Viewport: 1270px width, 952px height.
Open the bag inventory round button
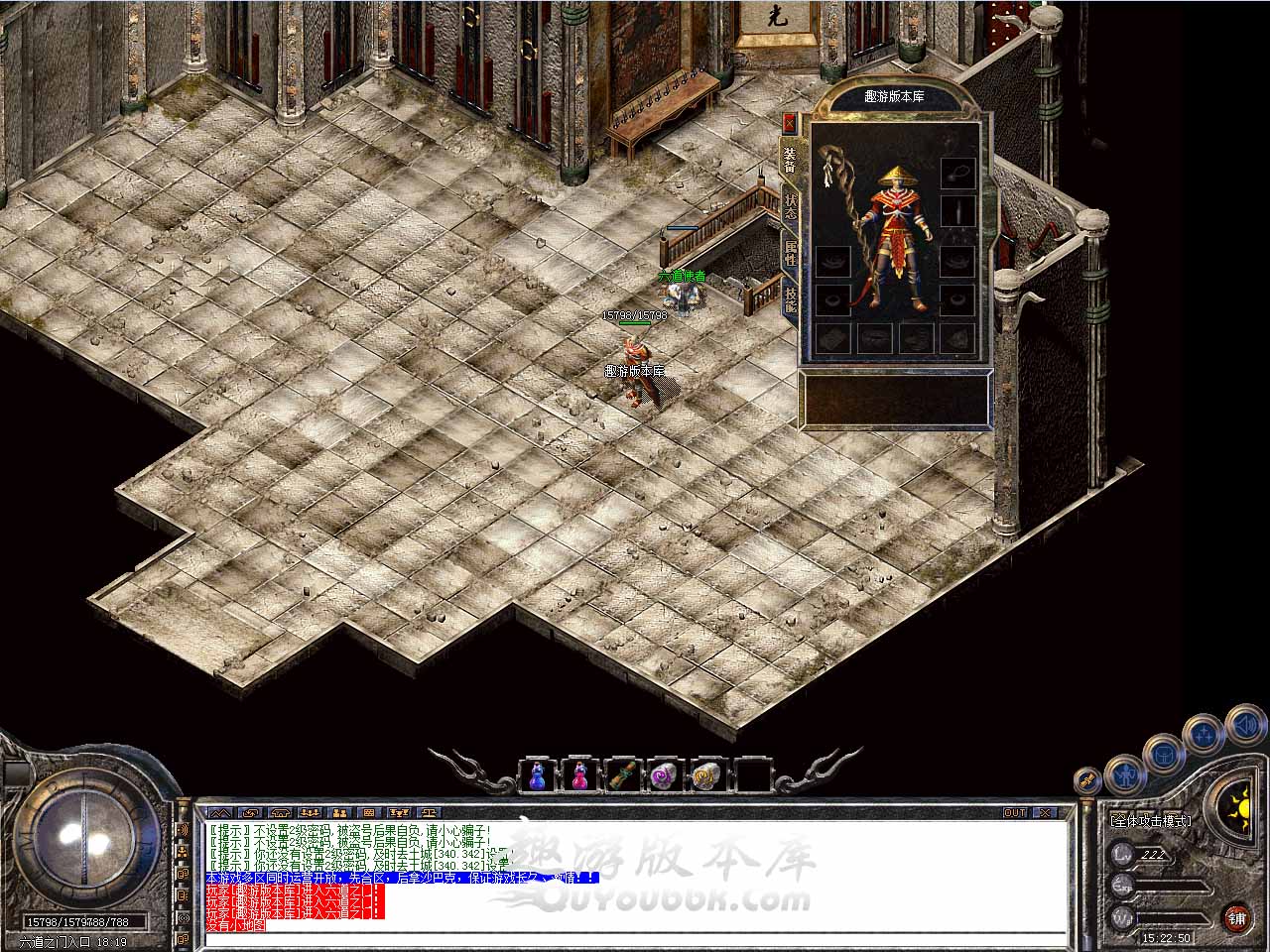[x=1163, y=755]
